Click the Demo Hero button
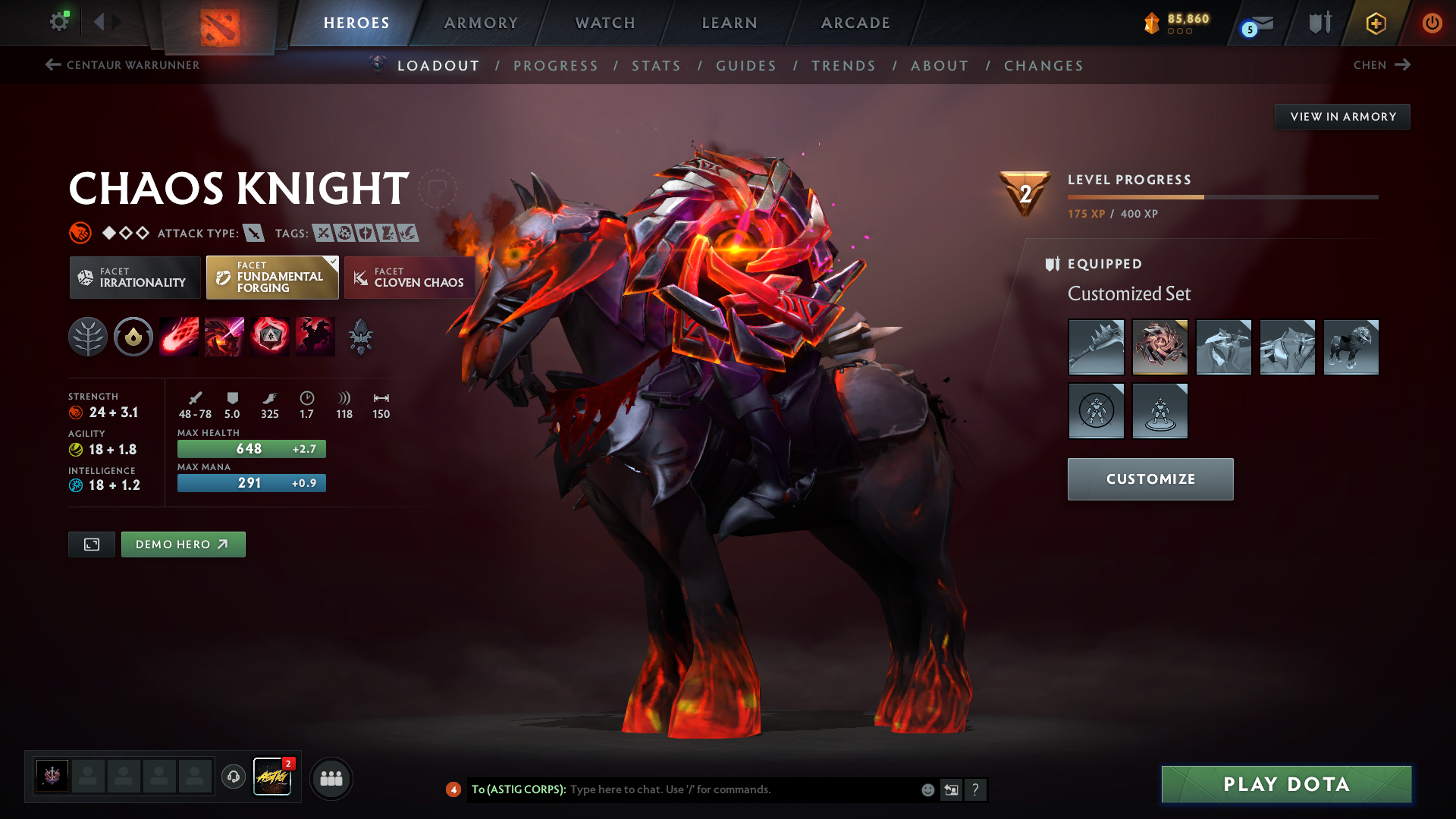The height and width of the screenshot is (819, 1456). pos(183,544)
